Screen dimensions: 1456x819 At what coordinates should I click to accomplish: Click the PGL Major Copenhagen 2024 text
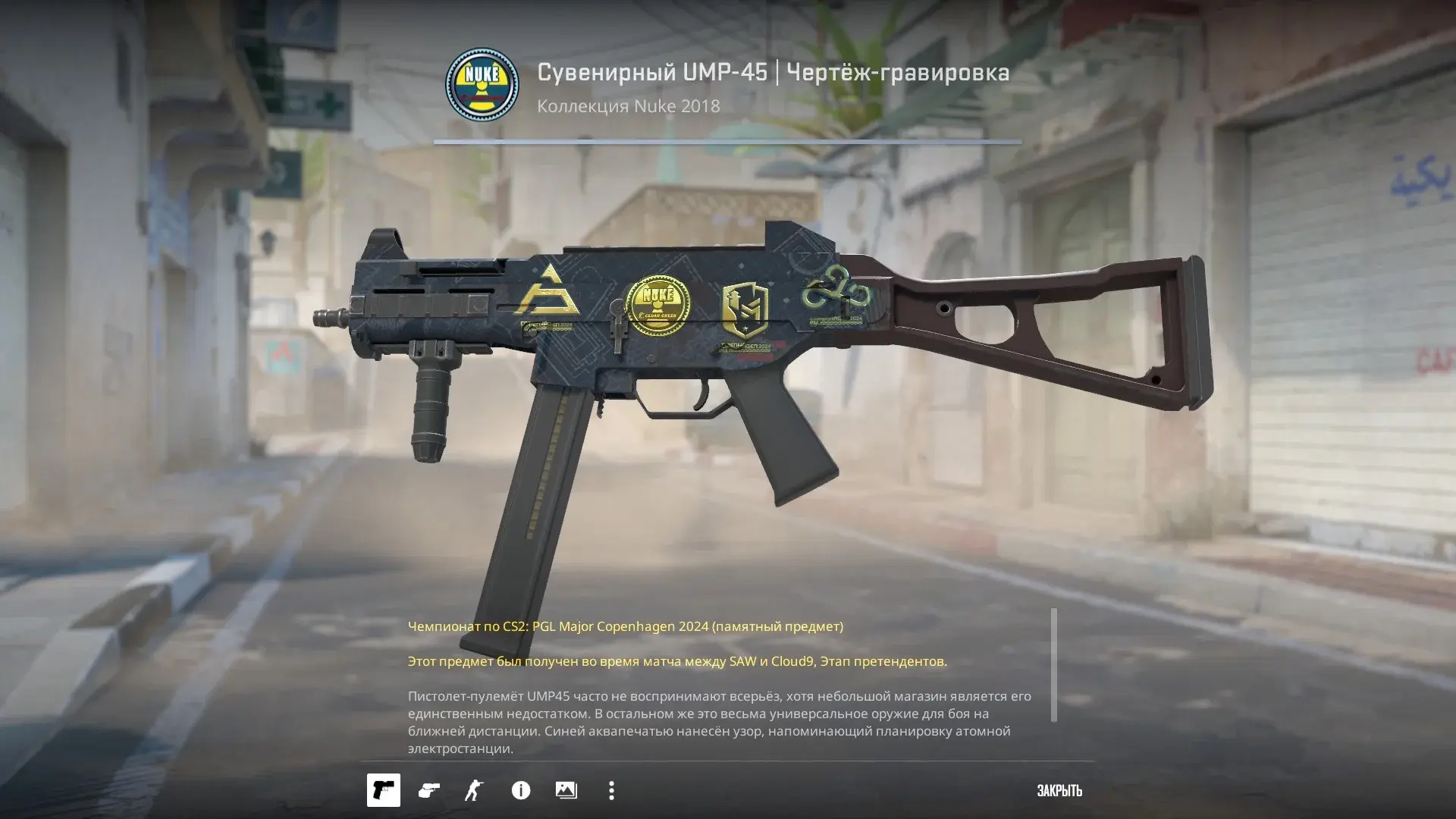click(624, 627)
